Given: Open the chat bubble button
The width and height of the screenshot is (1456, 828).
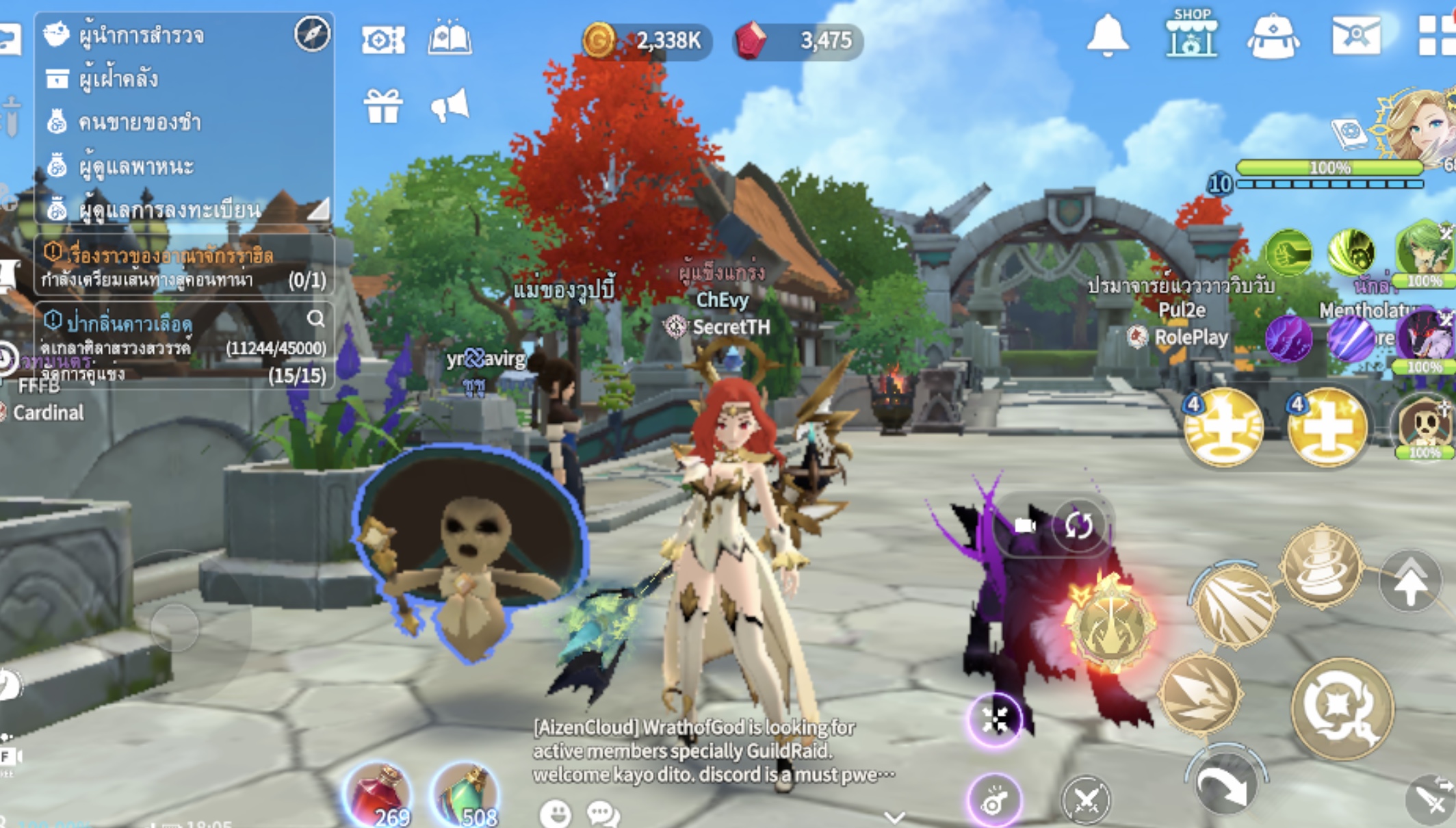Looking at the screenshot, I should point(602,814).
